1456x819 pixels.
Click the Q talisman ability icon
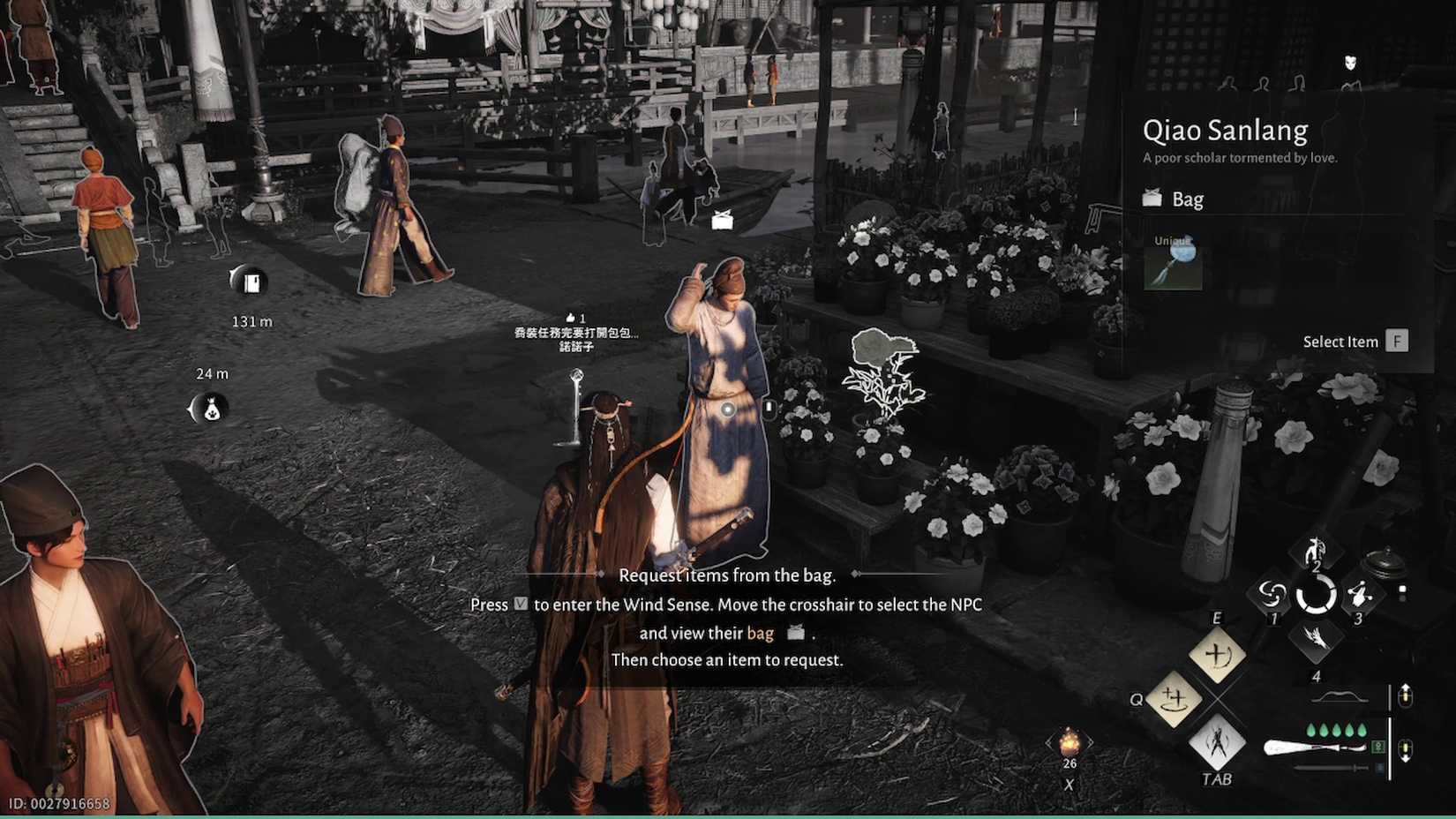coord(1175,700)
